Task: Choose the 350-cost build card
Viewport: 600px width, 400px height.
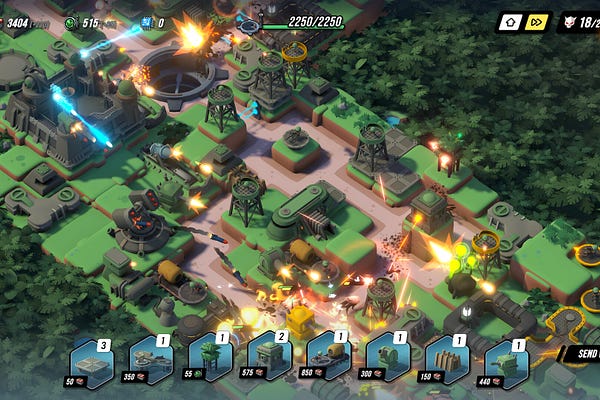Action: coord(152,361)
